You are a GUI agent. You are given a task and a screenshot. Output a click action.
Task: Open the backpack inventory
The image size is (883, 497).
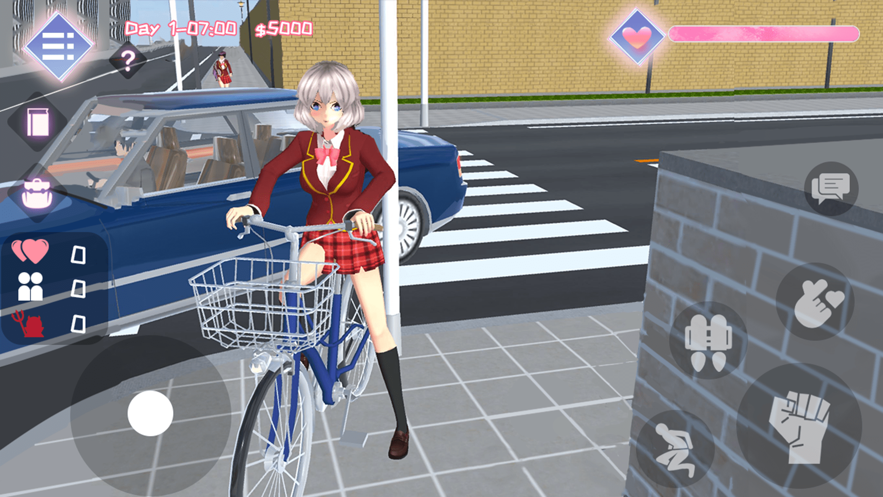36,192
